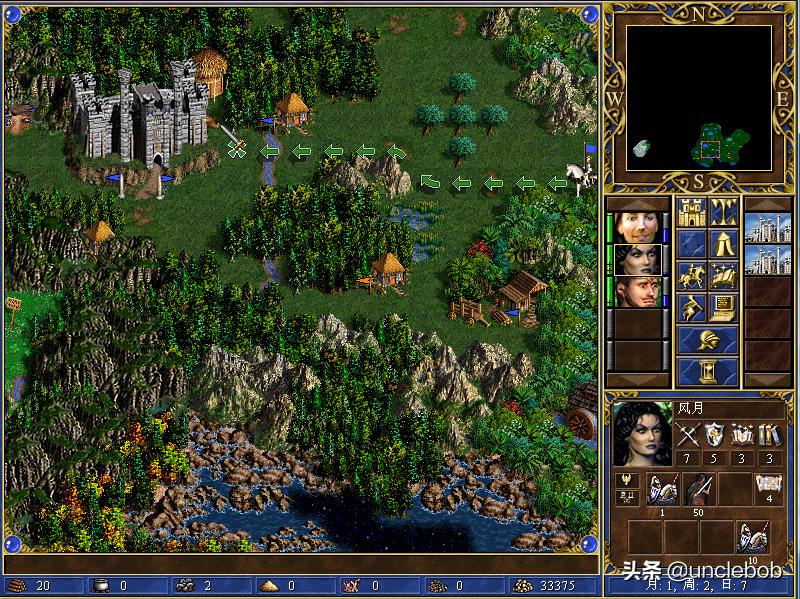Viewport: 800px width, 599px height.
Task: Select the army stack showing count 4
Action: click(768, 489)
